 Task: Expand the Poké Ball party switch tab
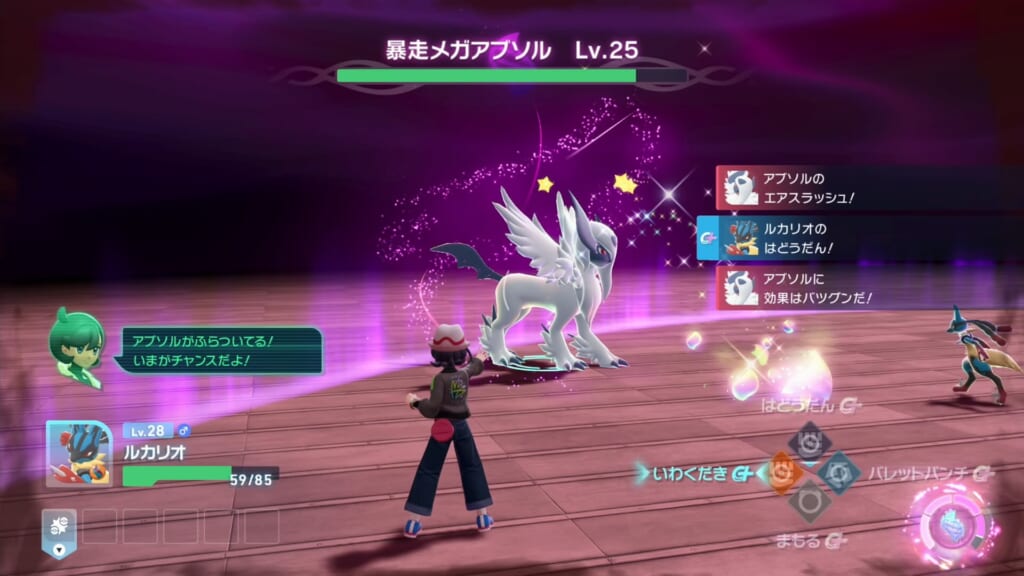coord(59,532)
